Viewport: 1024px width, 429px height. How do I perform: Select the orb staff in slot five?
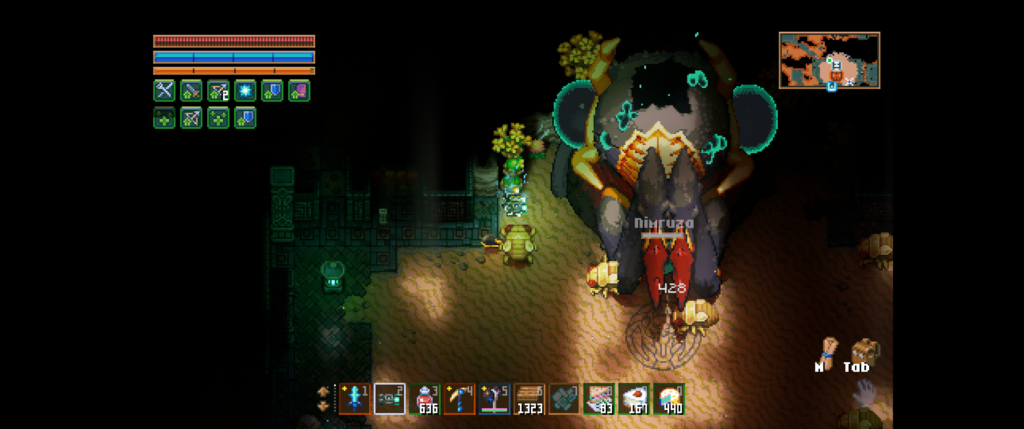click(x=495, y=399)
